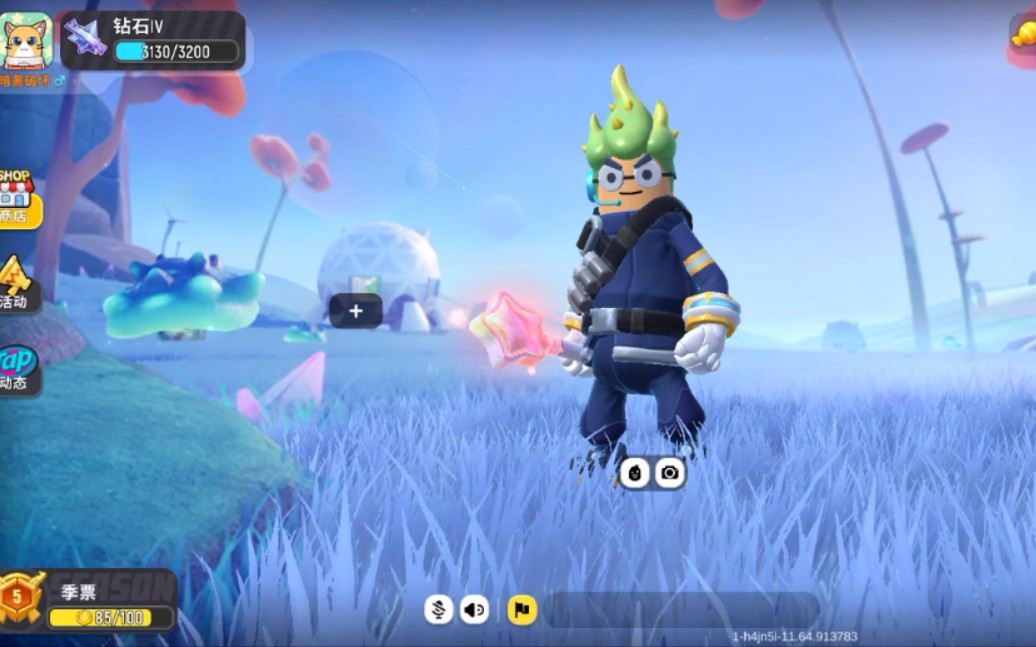
Task: Open the 季票 season pass
Action: point(88,602)
